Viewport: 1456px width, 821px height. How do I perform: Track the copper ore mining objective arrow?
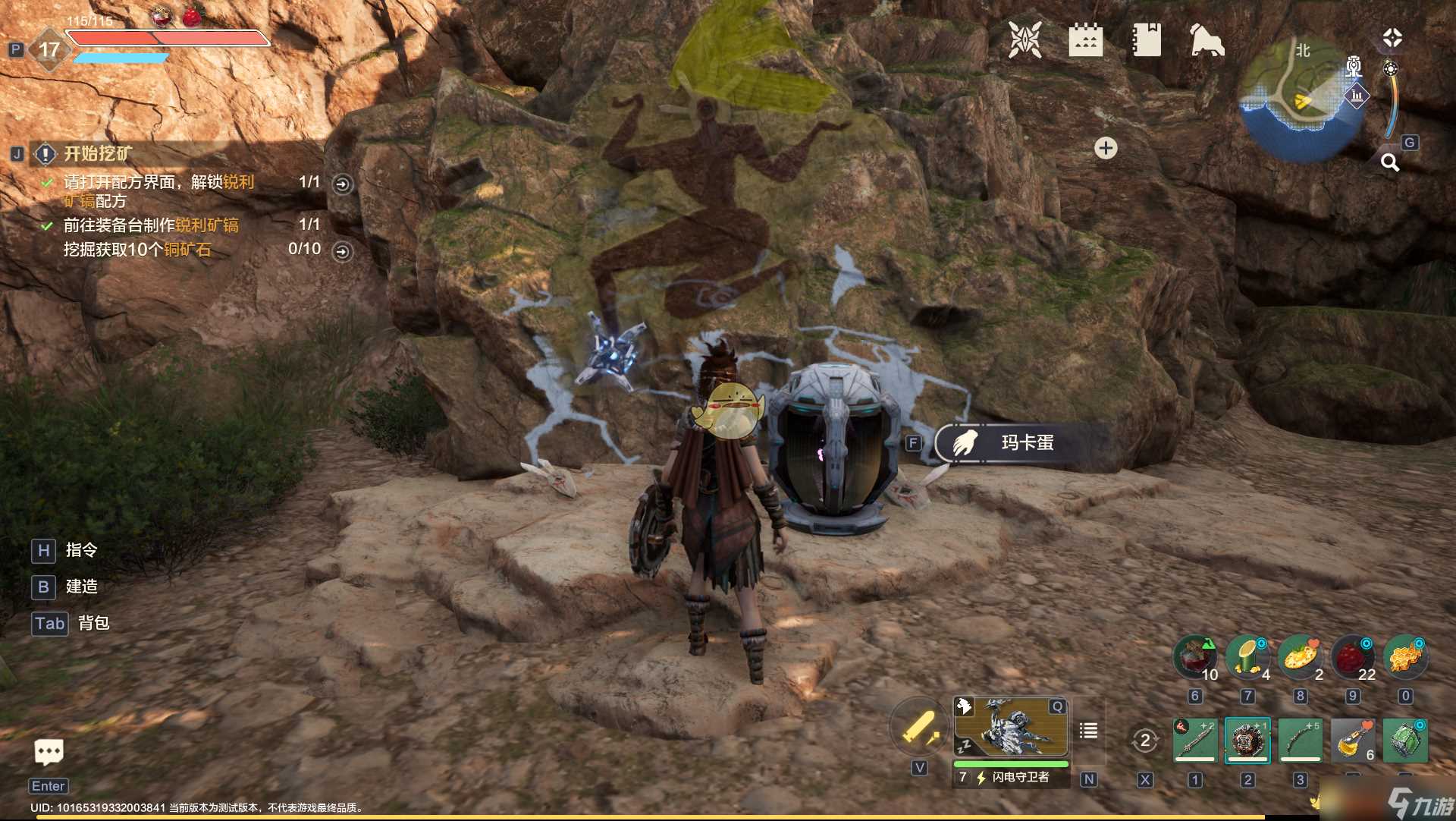(x=343, y=251)
